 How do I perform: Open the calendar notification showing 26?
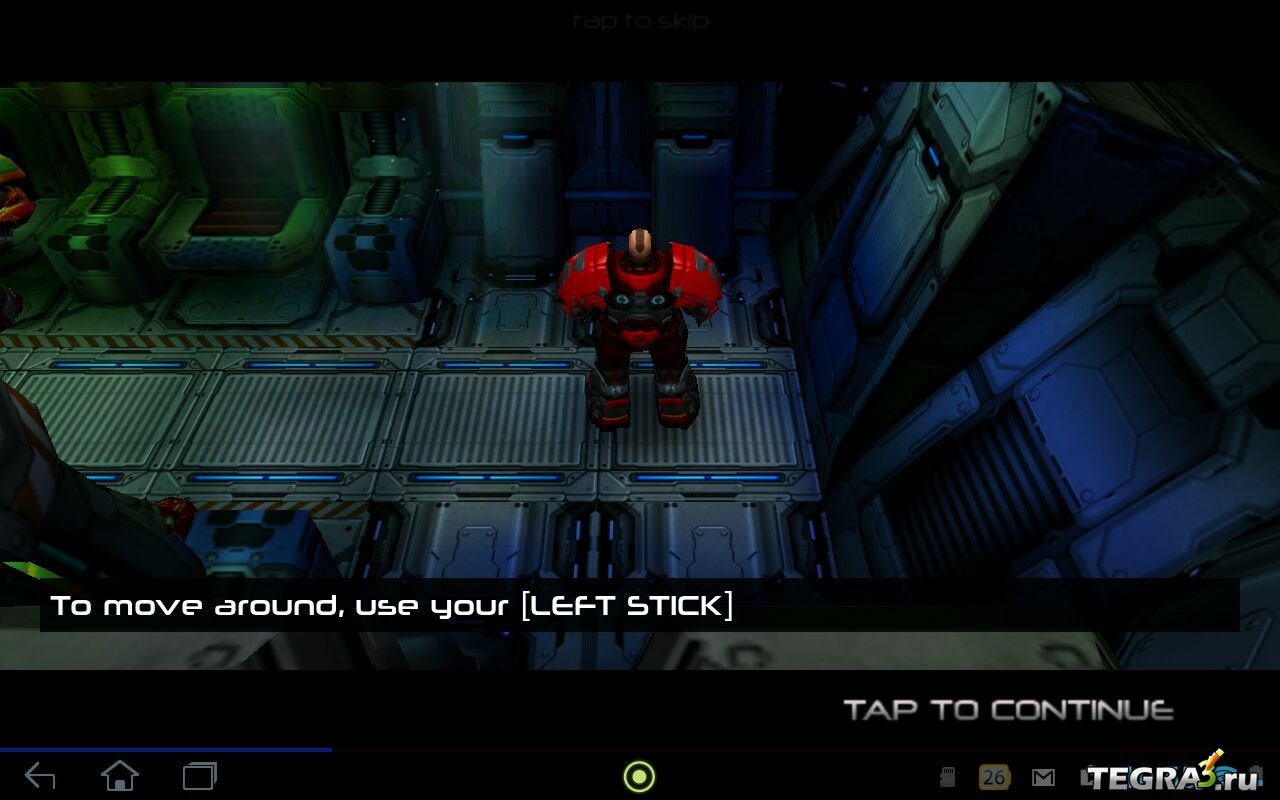tap(993, 777)
